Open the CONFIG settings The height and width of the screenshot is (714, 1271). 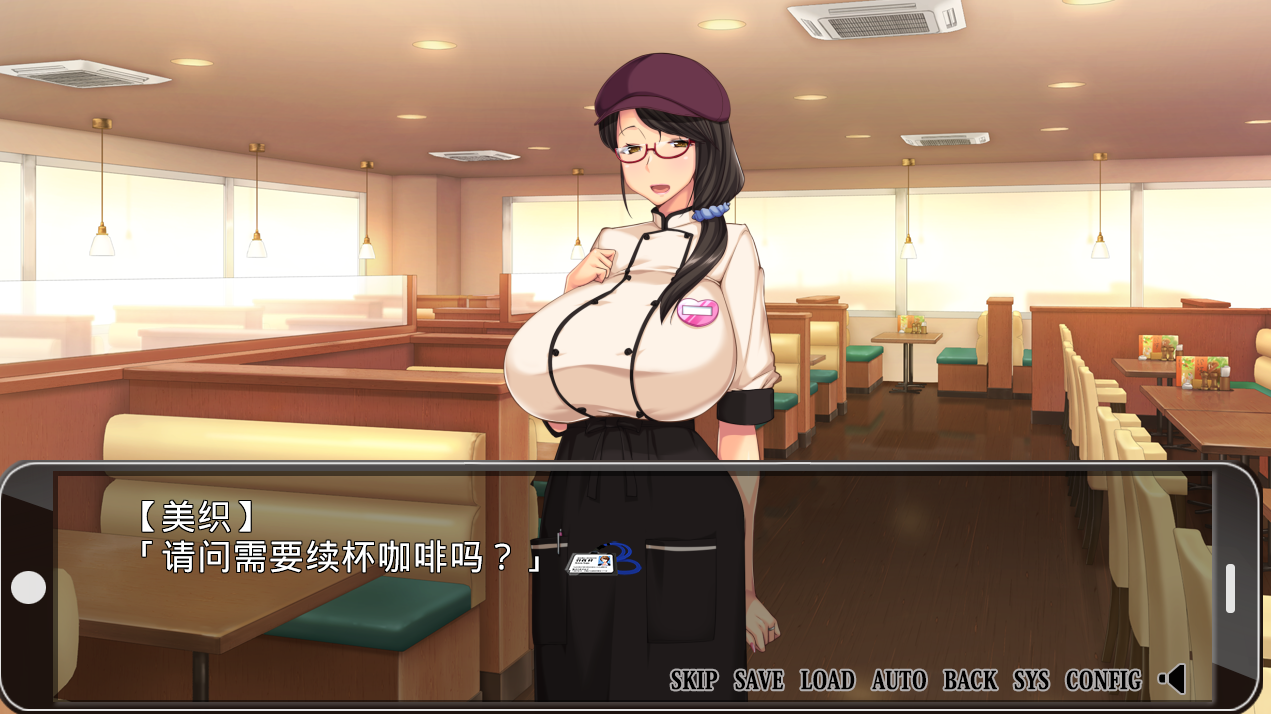pos(1103,681)
